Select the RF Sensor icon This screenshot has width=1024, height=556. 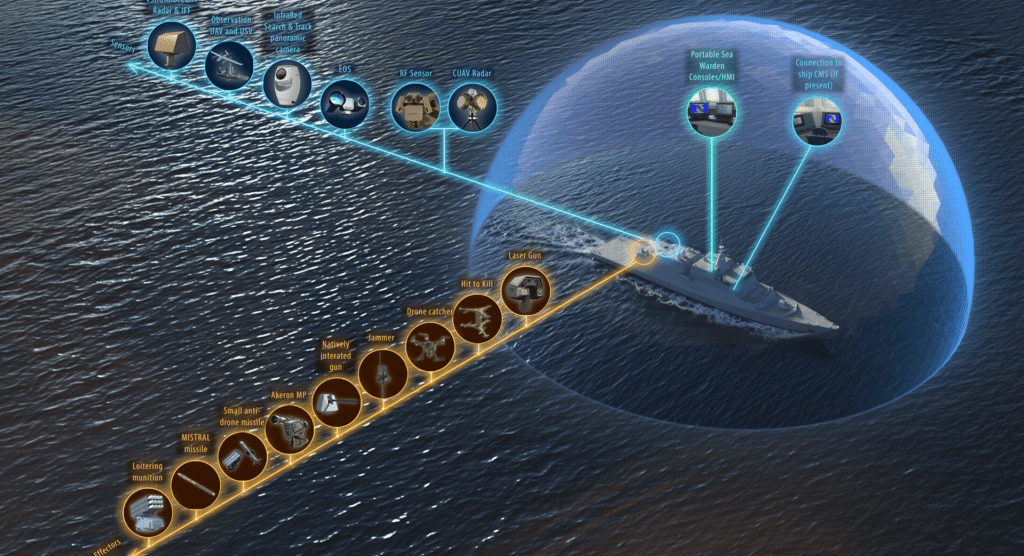[414, 108]
